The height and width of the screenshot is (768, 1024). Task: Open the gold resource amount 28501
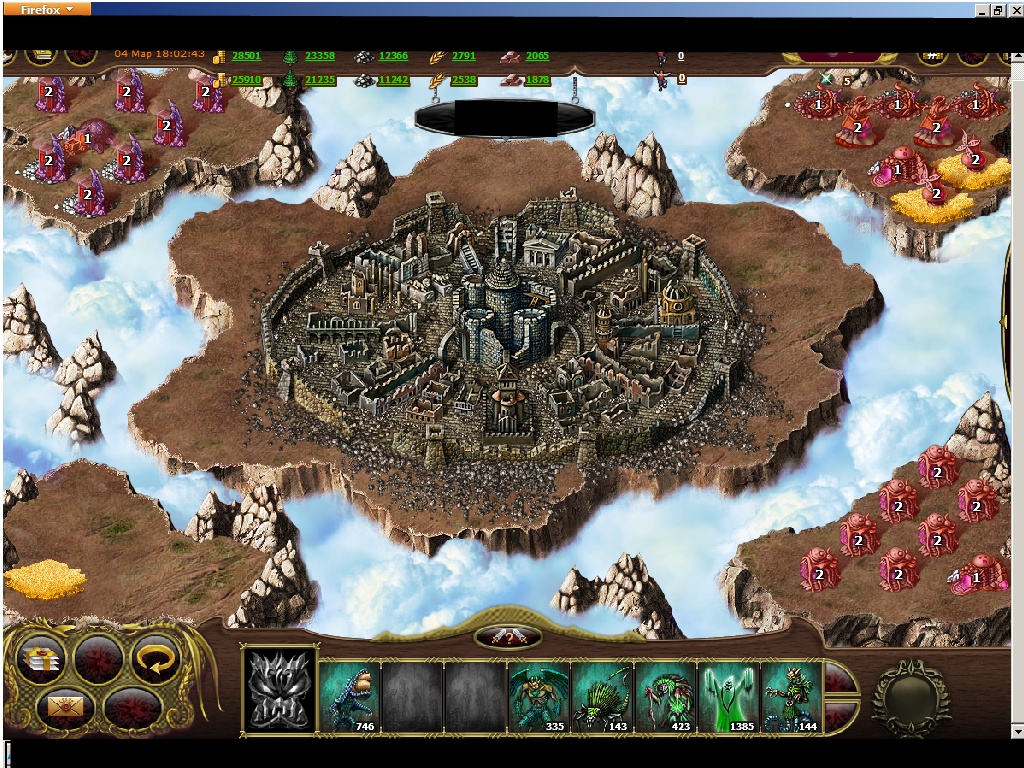click(246, 56)
